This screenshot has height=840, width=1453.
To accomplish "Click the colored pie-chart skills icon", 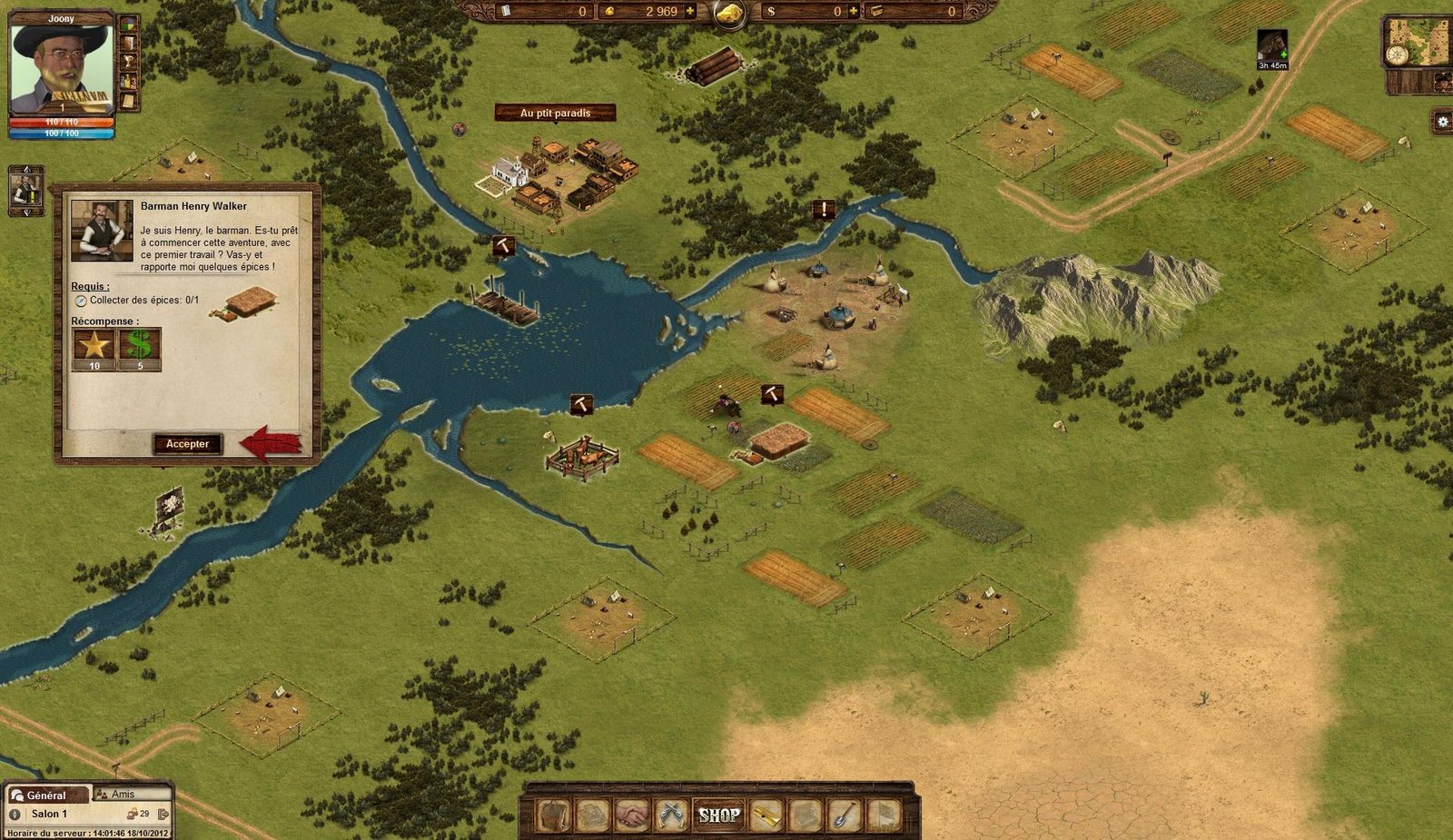I will pos(129,24).
